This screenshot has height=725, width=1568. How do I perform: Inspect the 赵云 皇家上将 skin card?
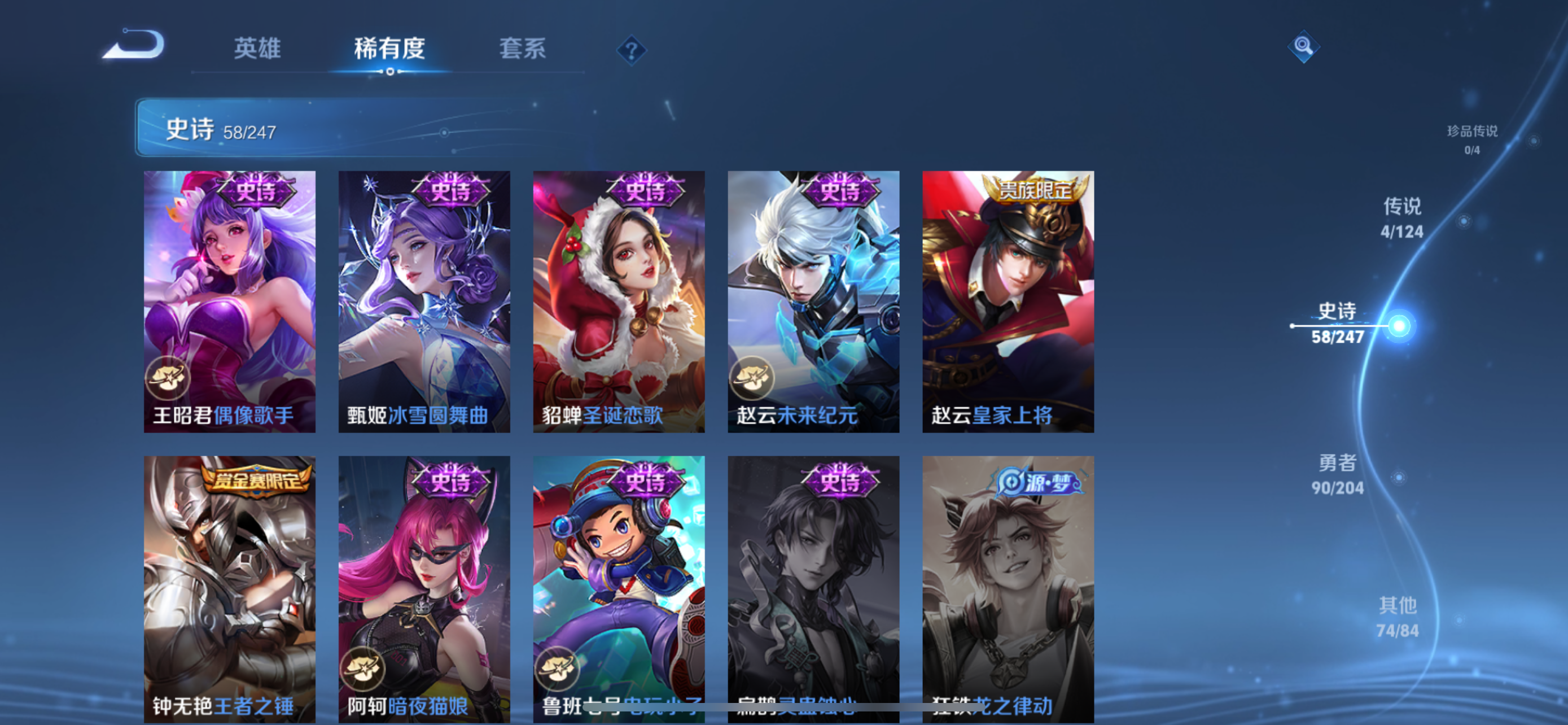tap(1008, 302)
